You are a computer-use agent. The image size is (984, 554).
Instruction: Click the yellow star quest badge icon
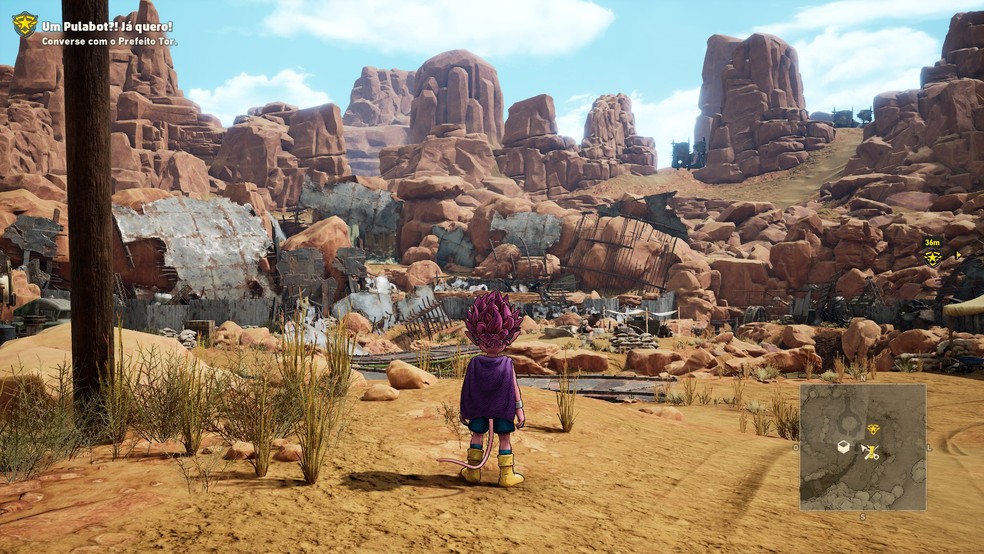pyautogui.click(x=24, y=23)
